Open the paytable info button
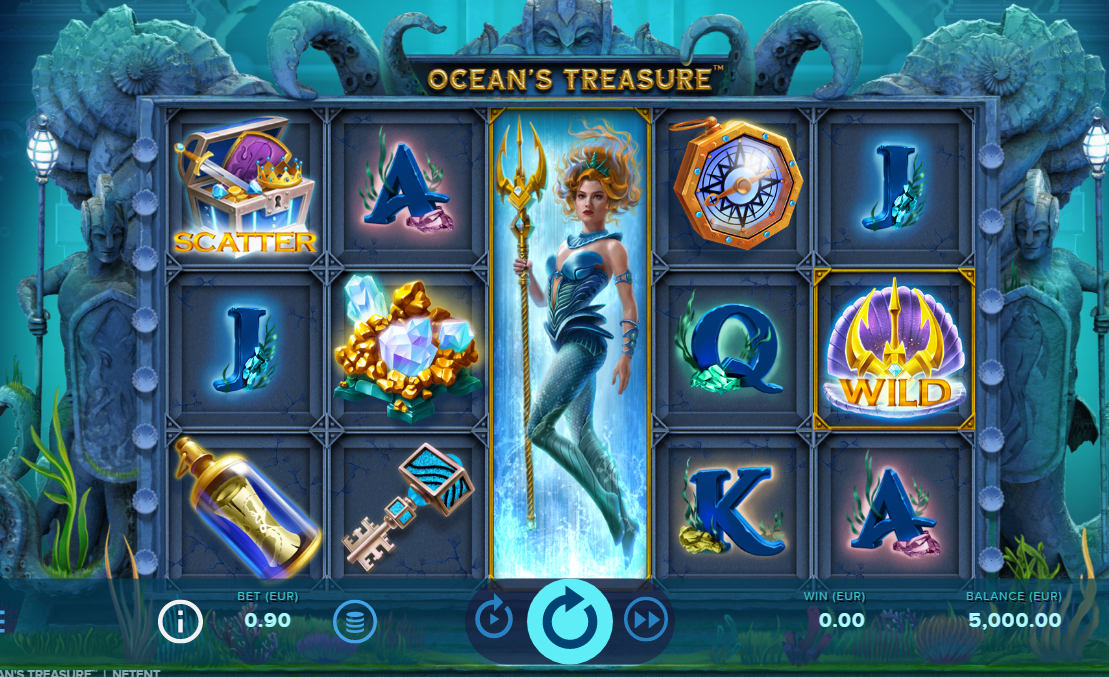1109x677 pixels. pyautogui.click(x=180, y=622)
